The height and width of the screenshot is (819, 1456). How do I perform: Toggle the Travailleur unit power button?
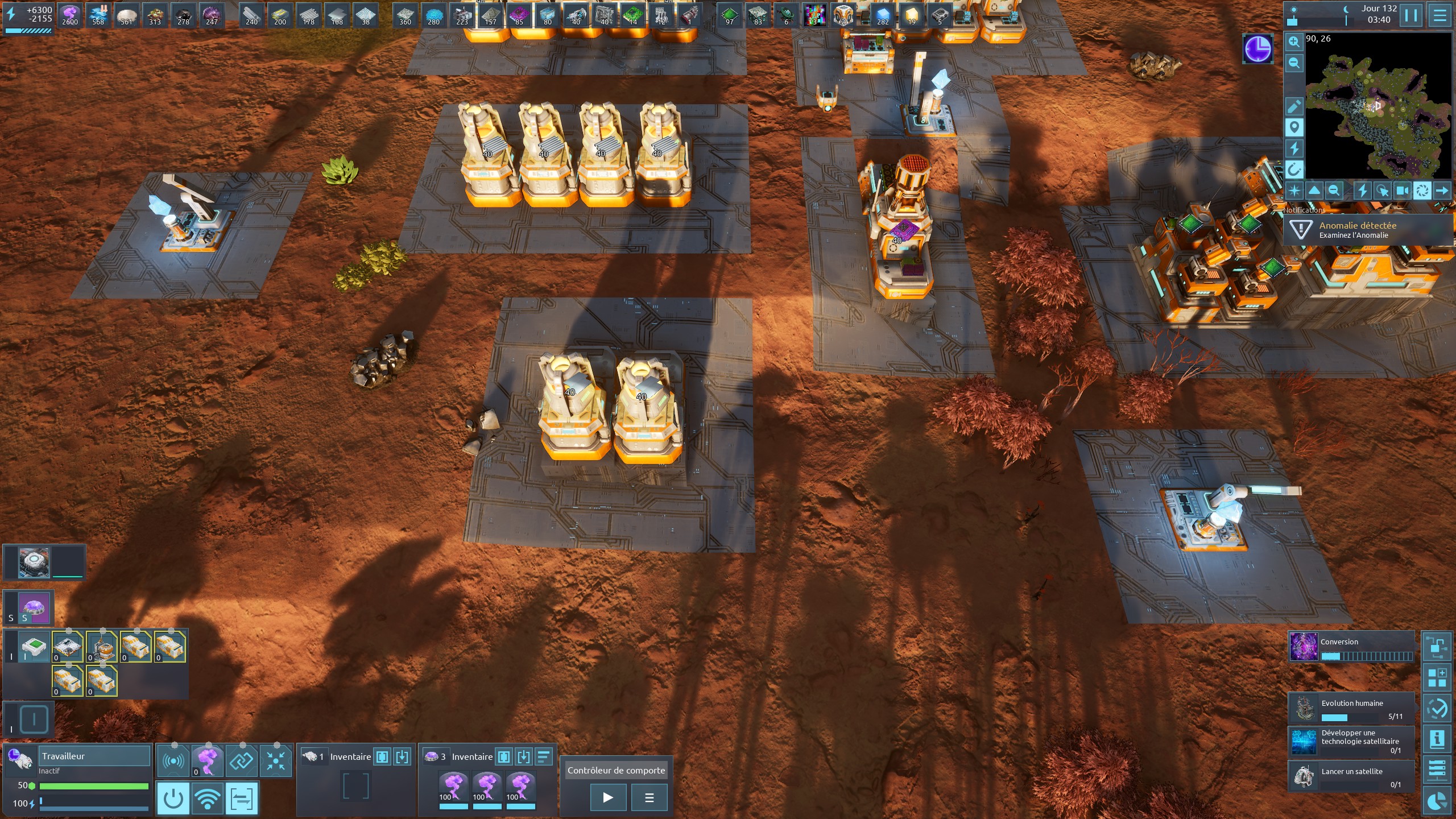(173, 798)
